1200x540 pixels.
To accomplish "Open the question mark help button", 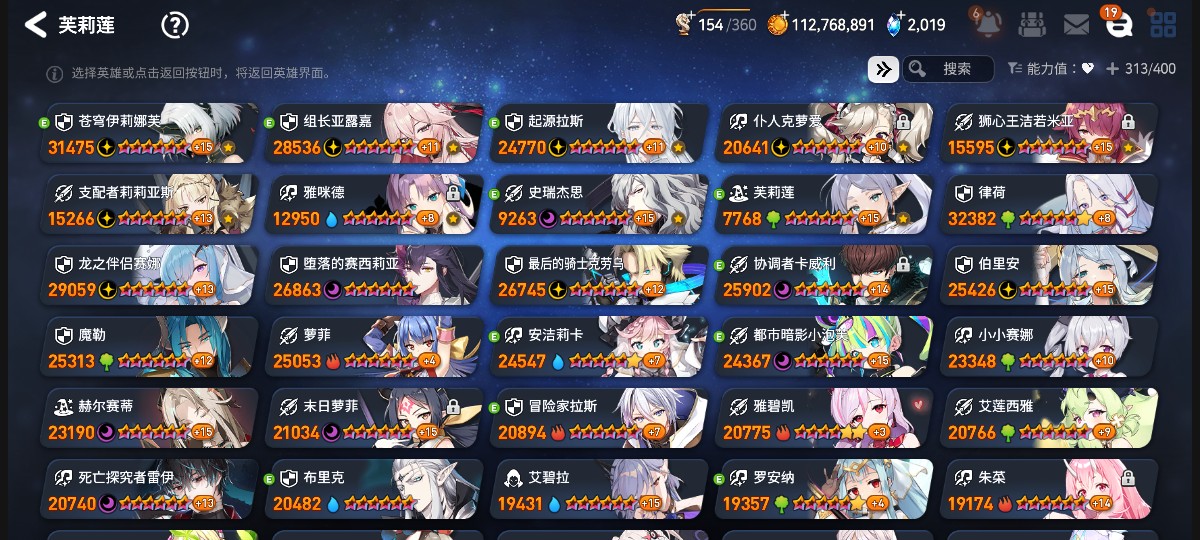I will [175, 25].
